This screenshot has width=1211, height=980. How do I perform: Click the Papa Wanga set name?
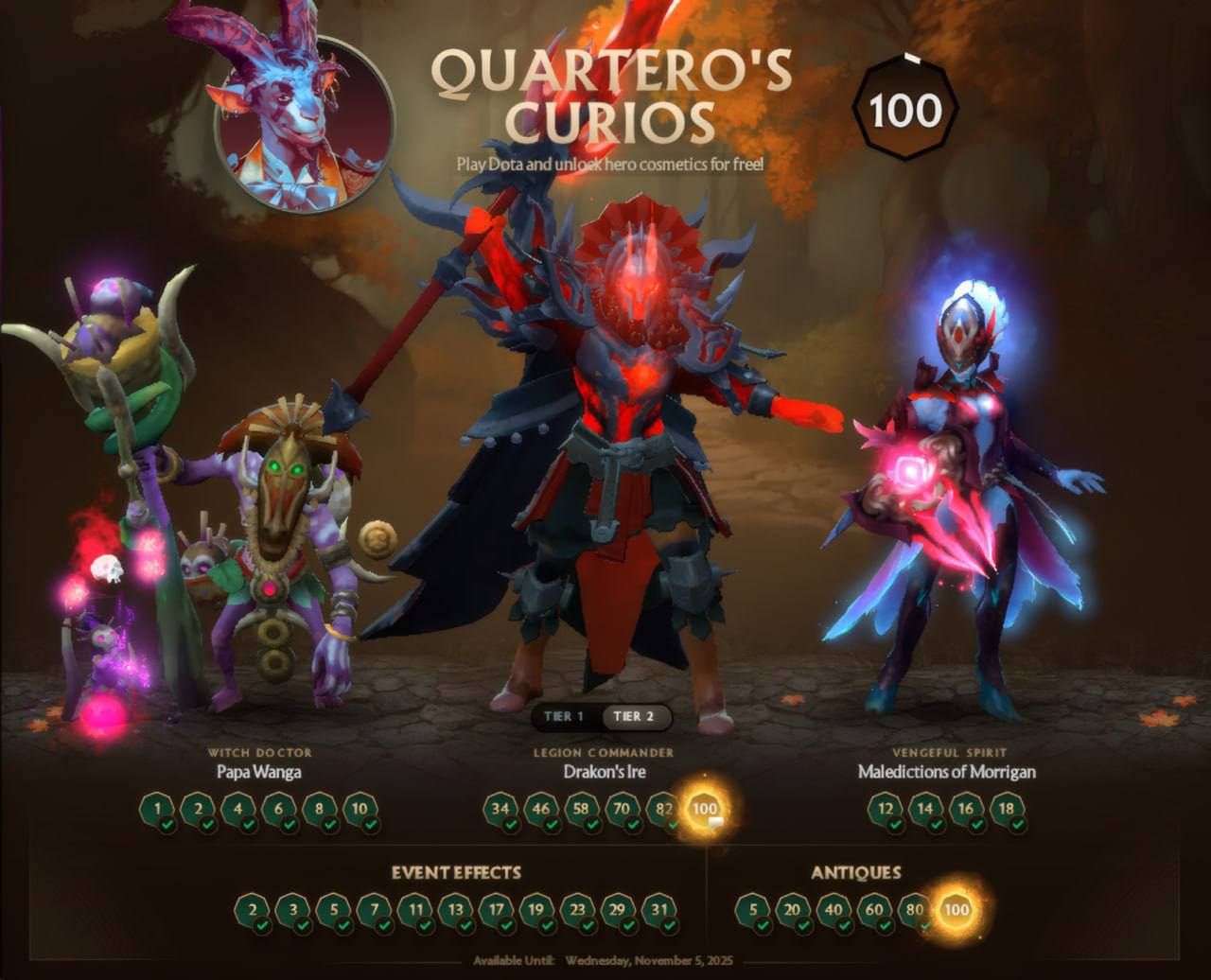coord(256,772)
